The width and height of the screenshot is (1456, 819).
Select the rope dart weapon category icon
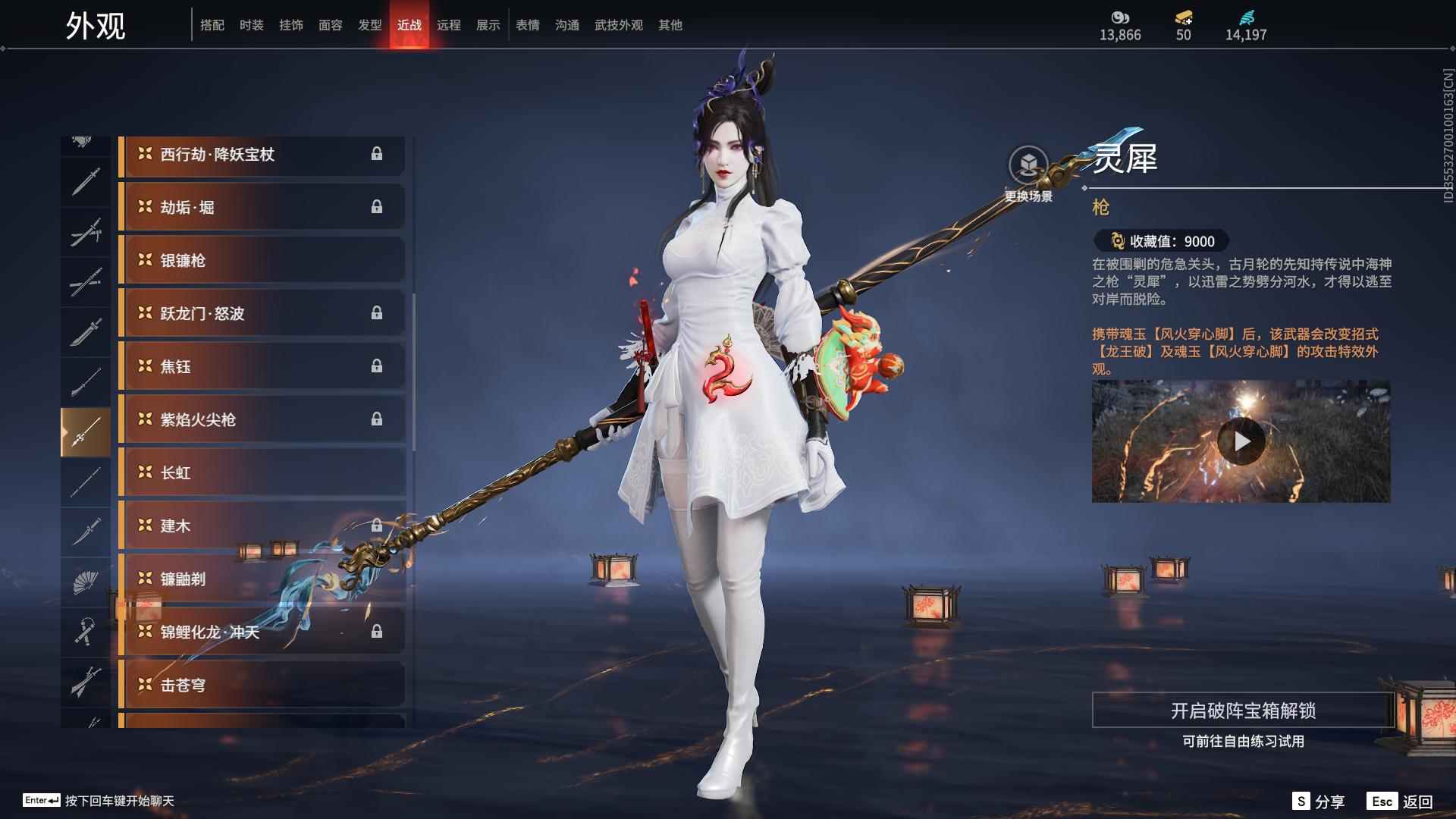86,631
